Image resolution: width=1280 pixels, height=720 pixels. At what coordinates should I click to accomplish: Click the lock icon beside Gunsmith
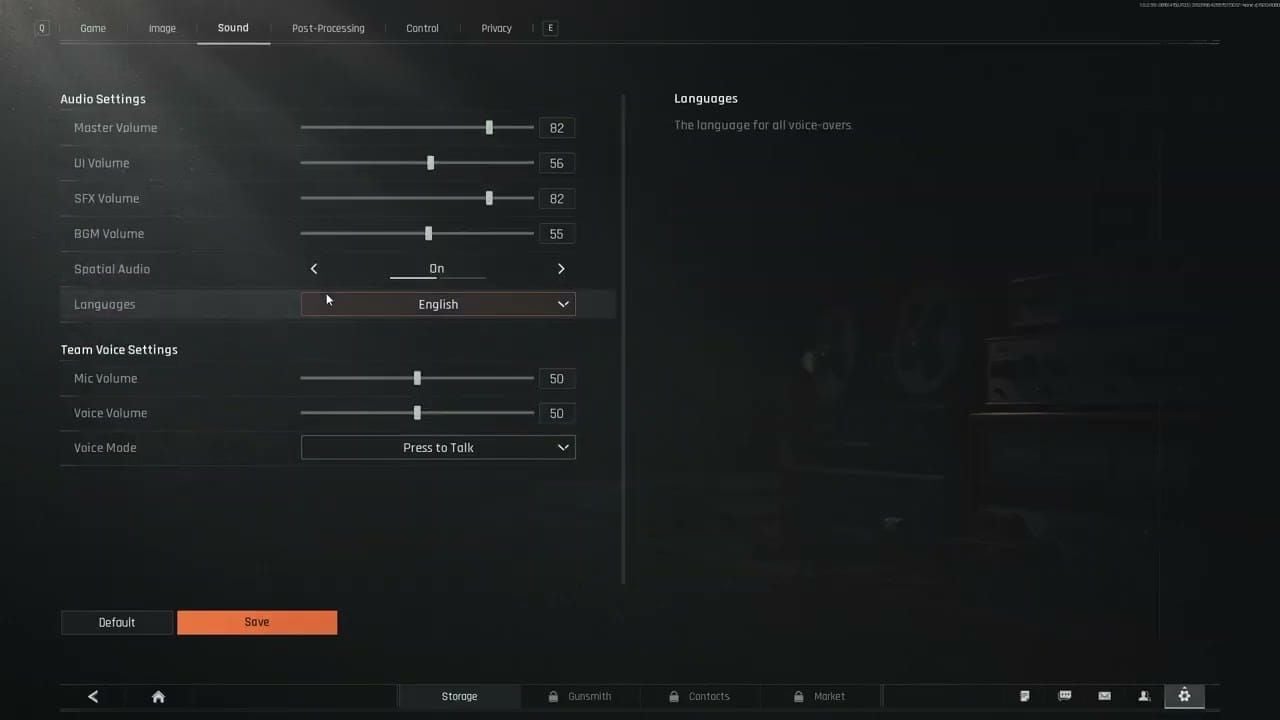(x=553, y=695)
